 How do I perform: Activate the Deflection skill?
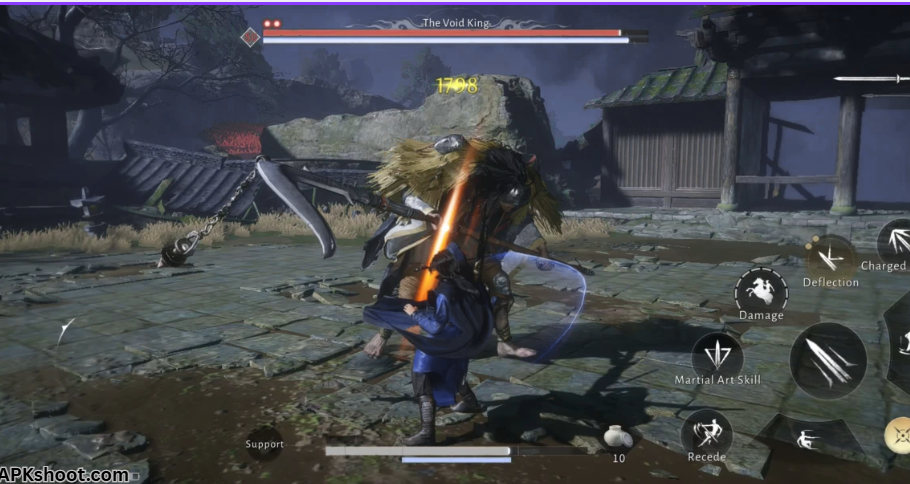[830, 258]
